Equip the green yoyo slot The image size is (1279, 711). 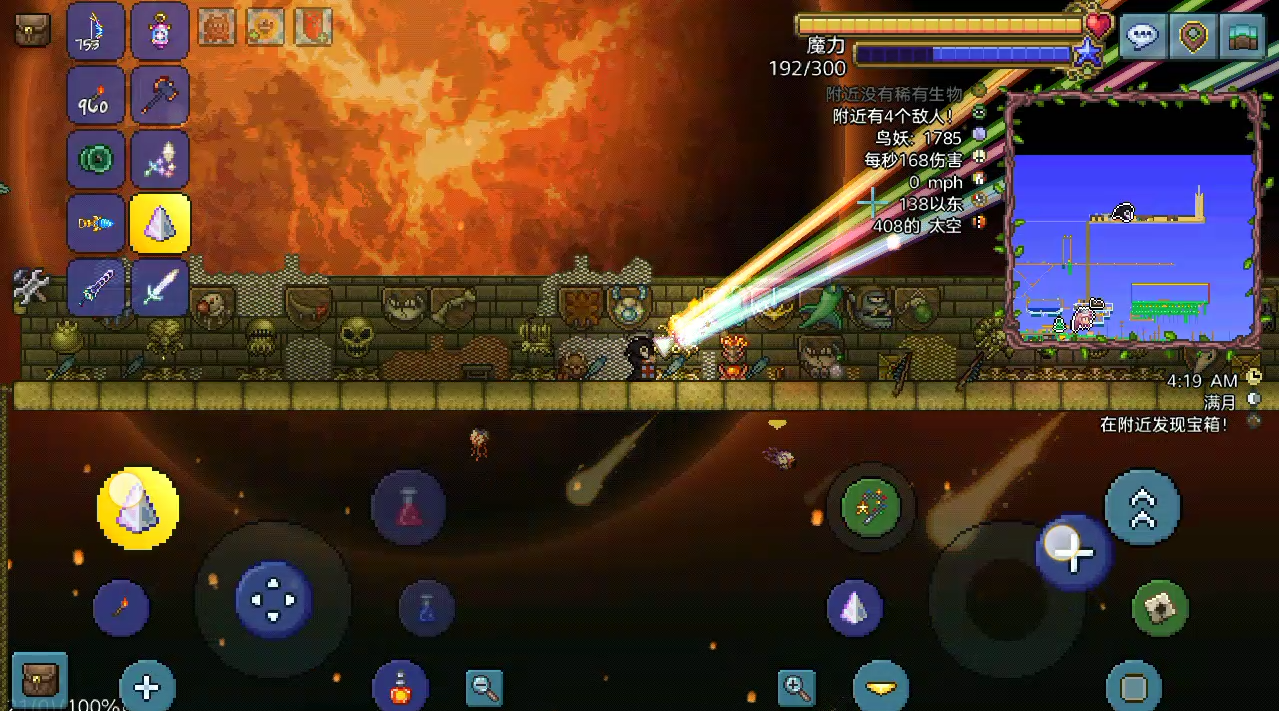click(96, 160)
